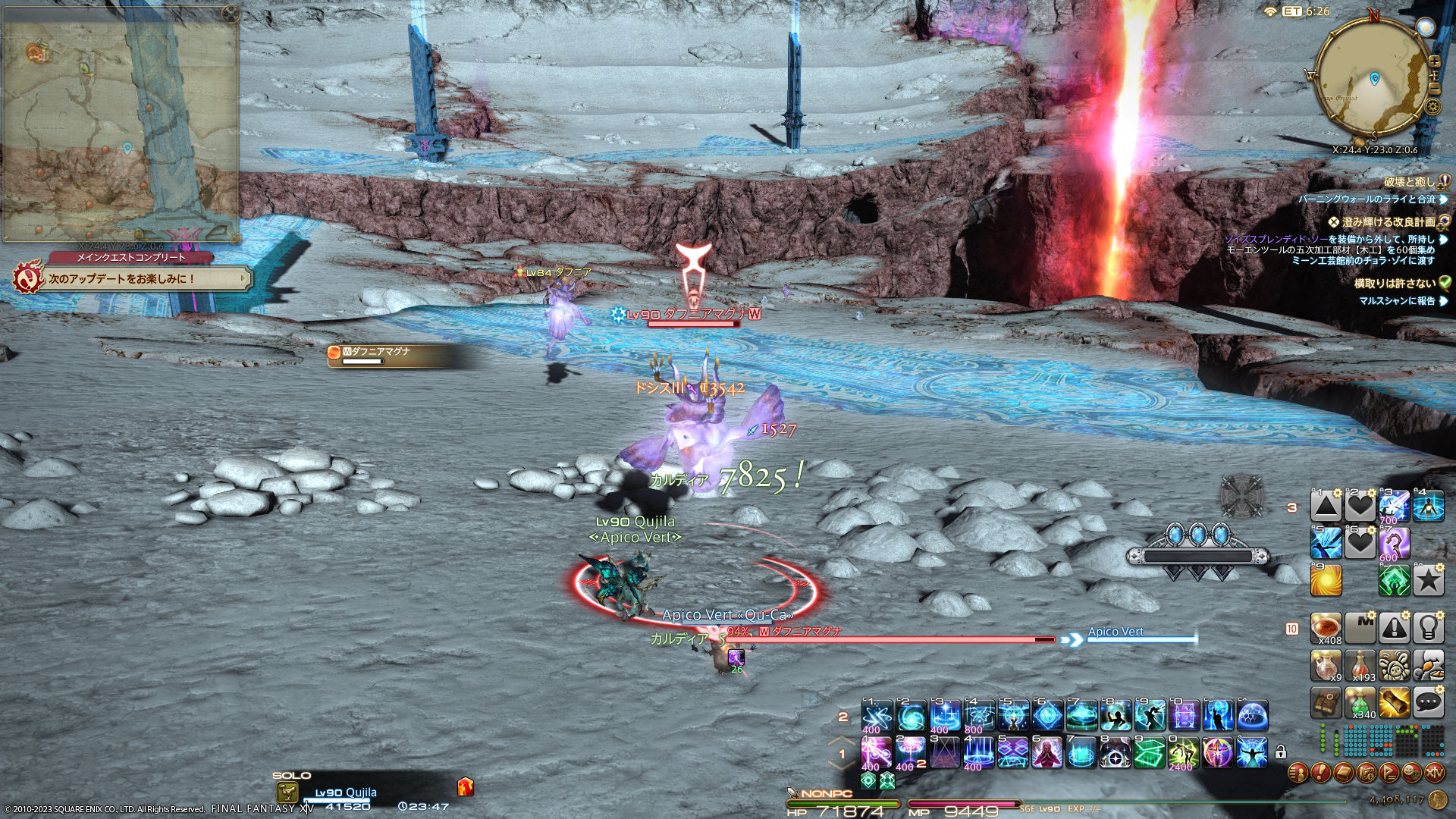Click the black star macro icon

[x=1428, y=580]
